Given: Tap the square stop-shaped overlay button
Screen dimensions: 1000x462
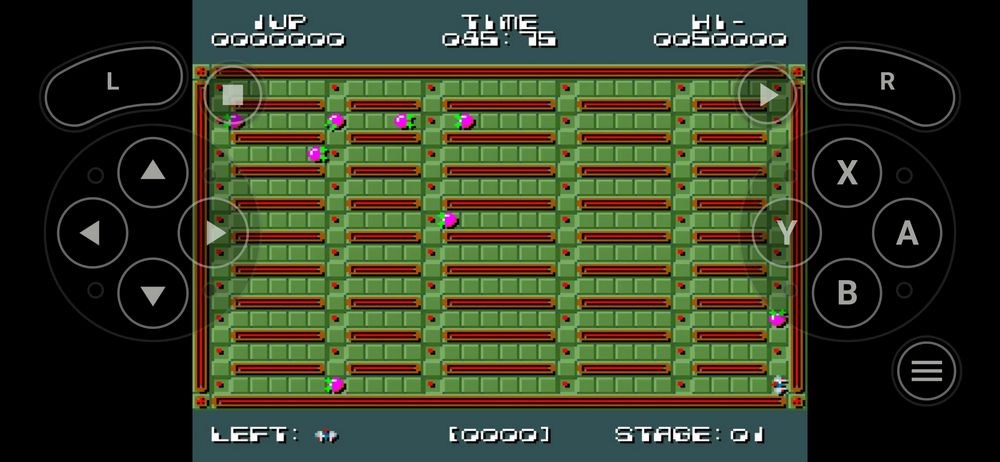Looking at the screenshot, I should pos(233,95).
